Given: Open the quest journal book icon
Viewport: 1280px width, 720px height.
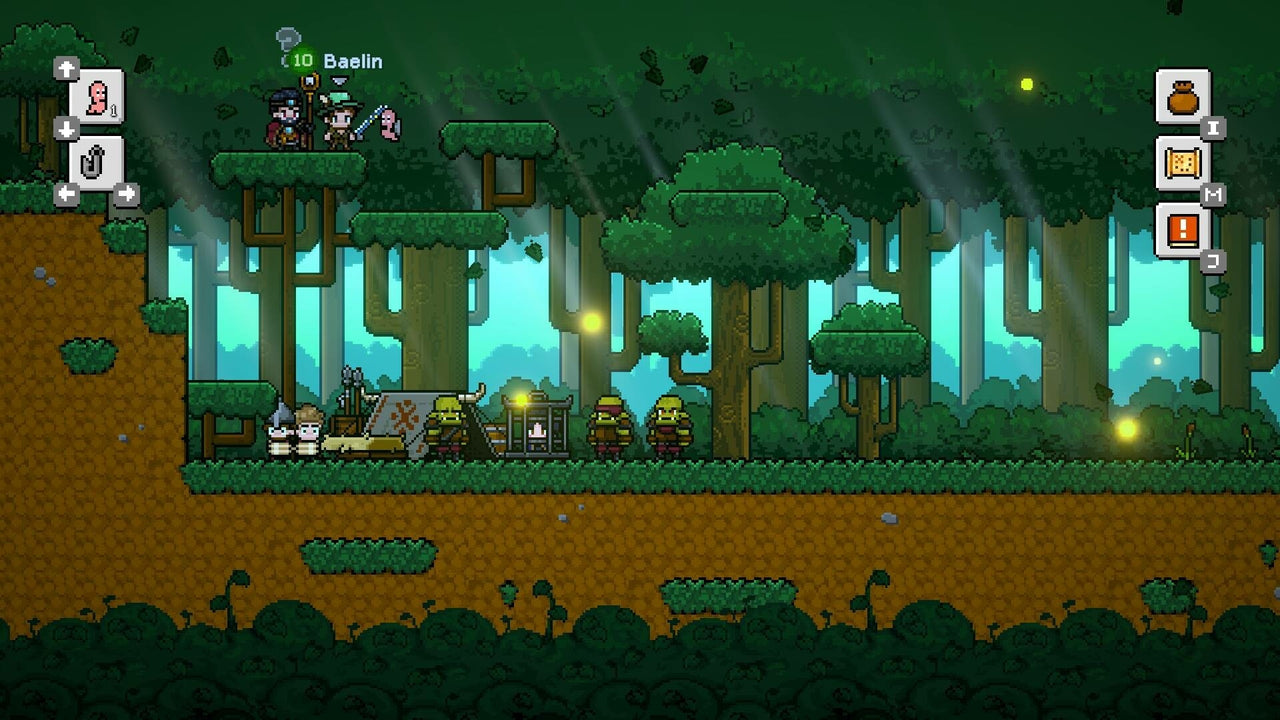Looking at the screenshot, I should coord(1183,229).
